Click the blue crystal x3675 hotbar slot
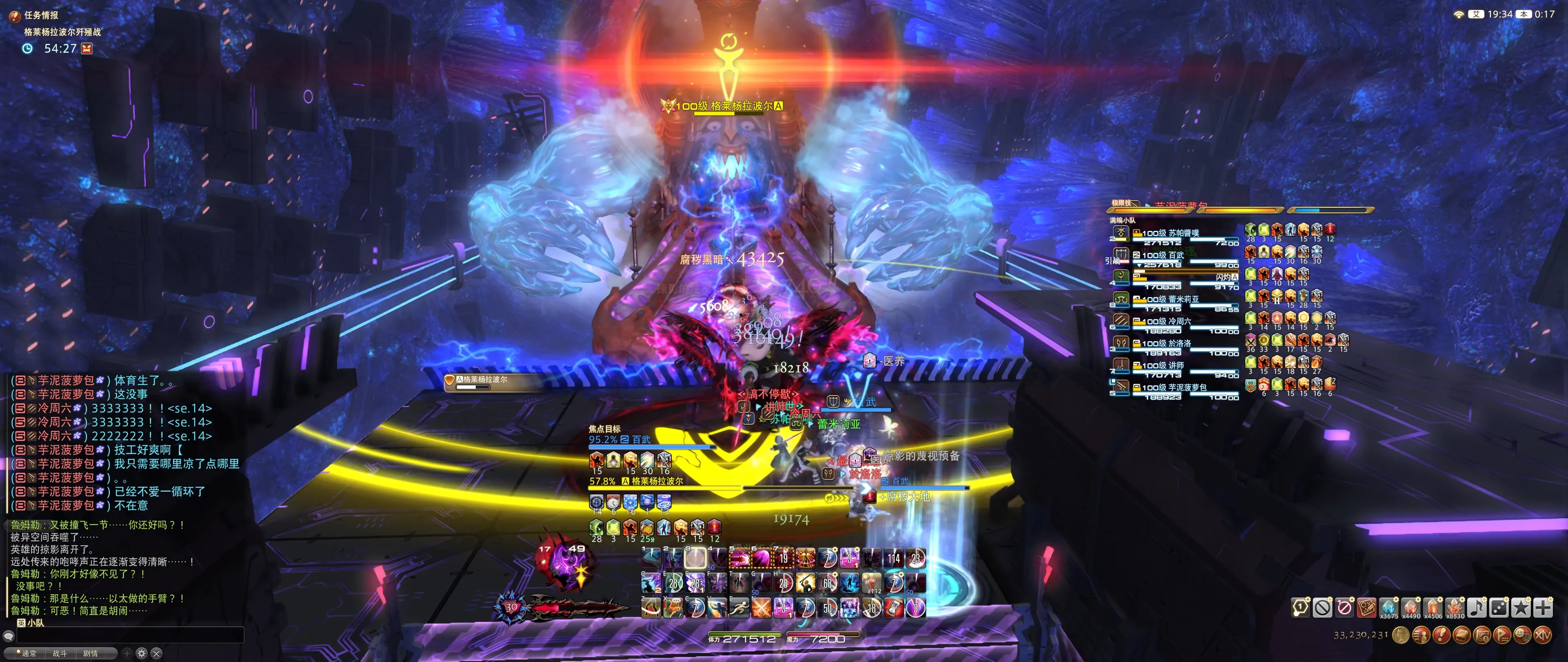 pyautogui.click(x=1388, y=607)
